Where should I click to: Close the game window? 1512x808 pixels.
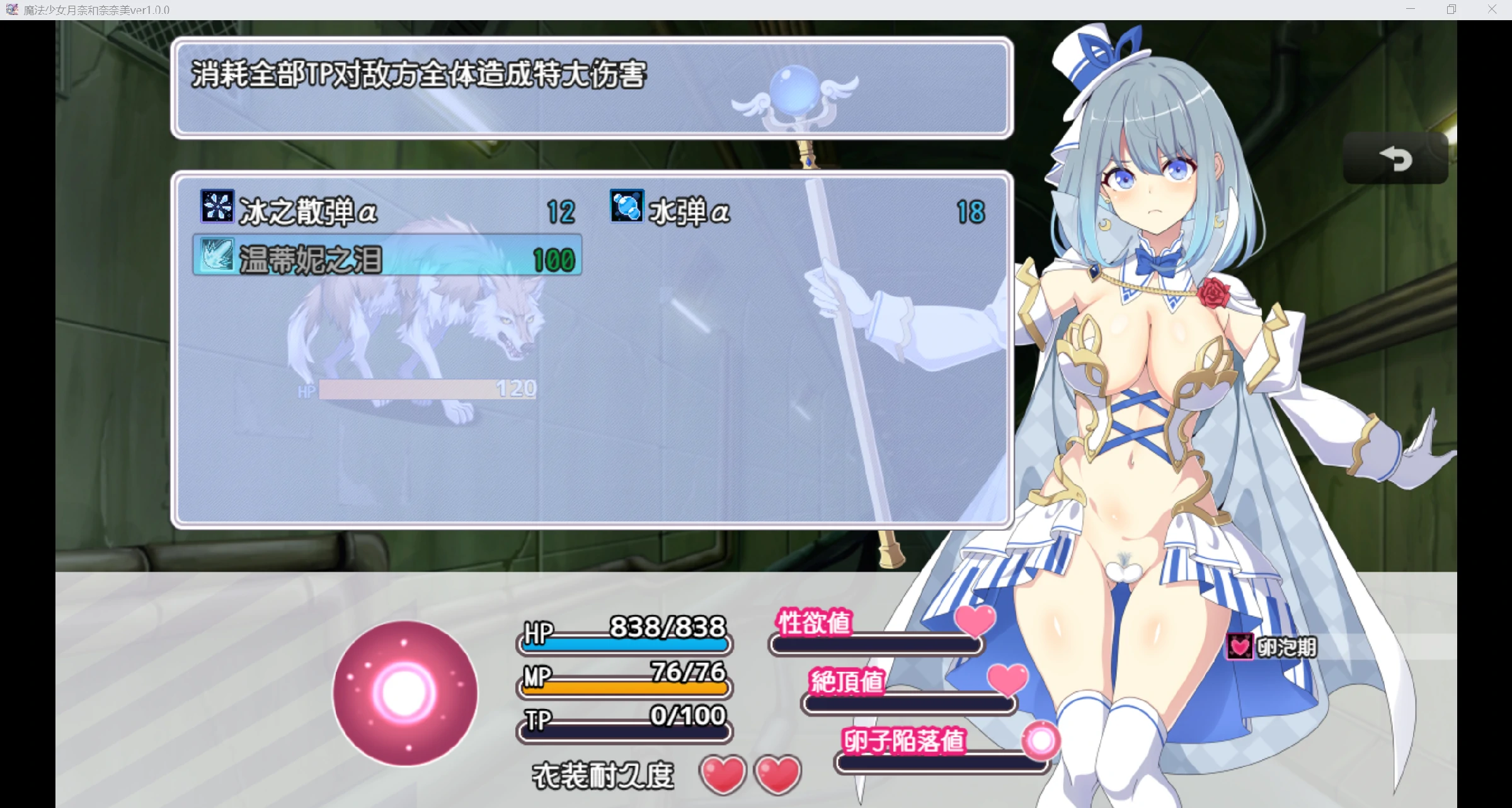[1491, 9]
